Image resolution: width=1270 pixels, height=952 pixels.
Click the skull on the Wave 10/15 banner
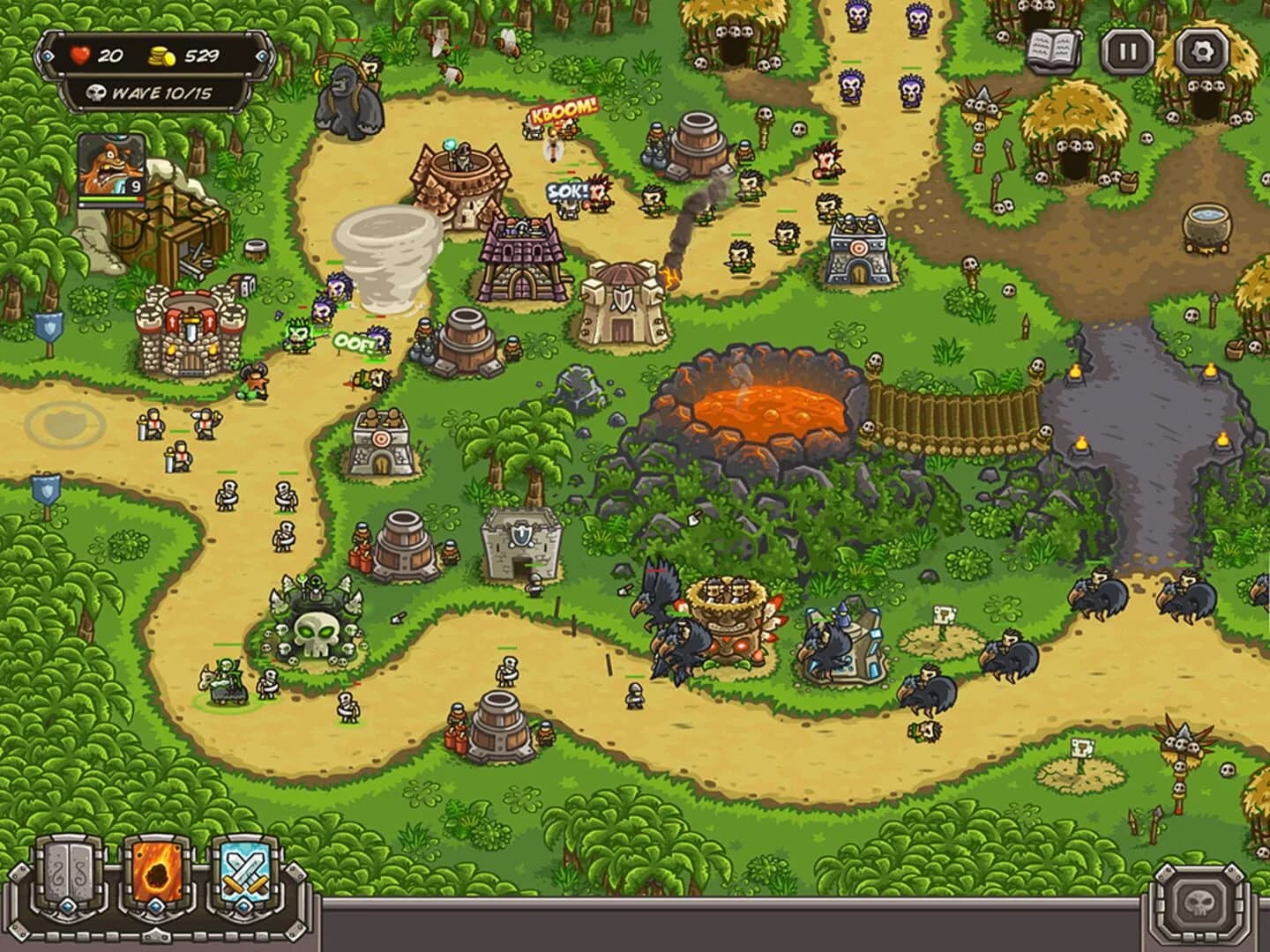click(97, 91)
